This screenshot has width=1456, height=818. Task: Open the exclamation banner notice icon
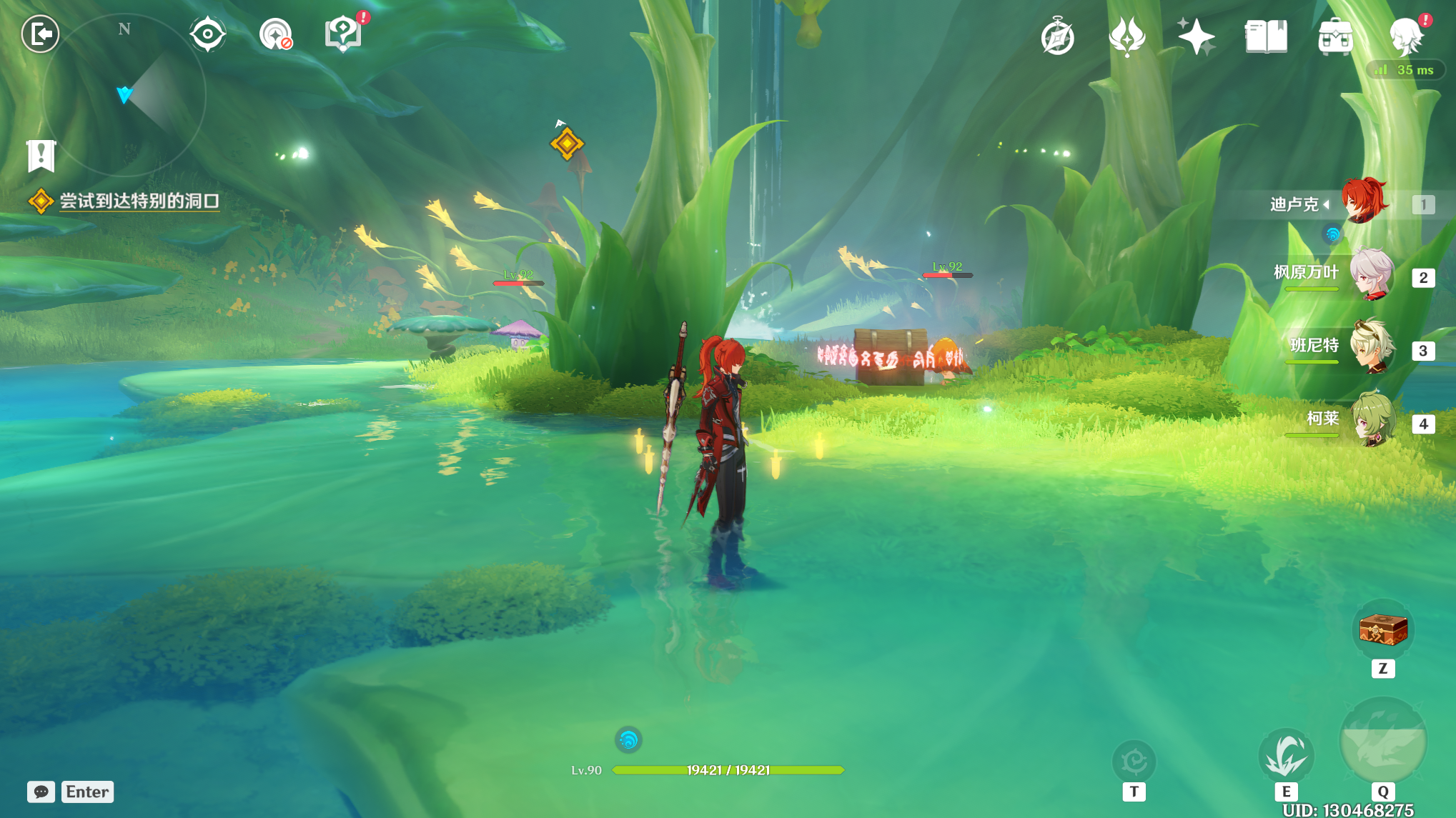[41, 155]
